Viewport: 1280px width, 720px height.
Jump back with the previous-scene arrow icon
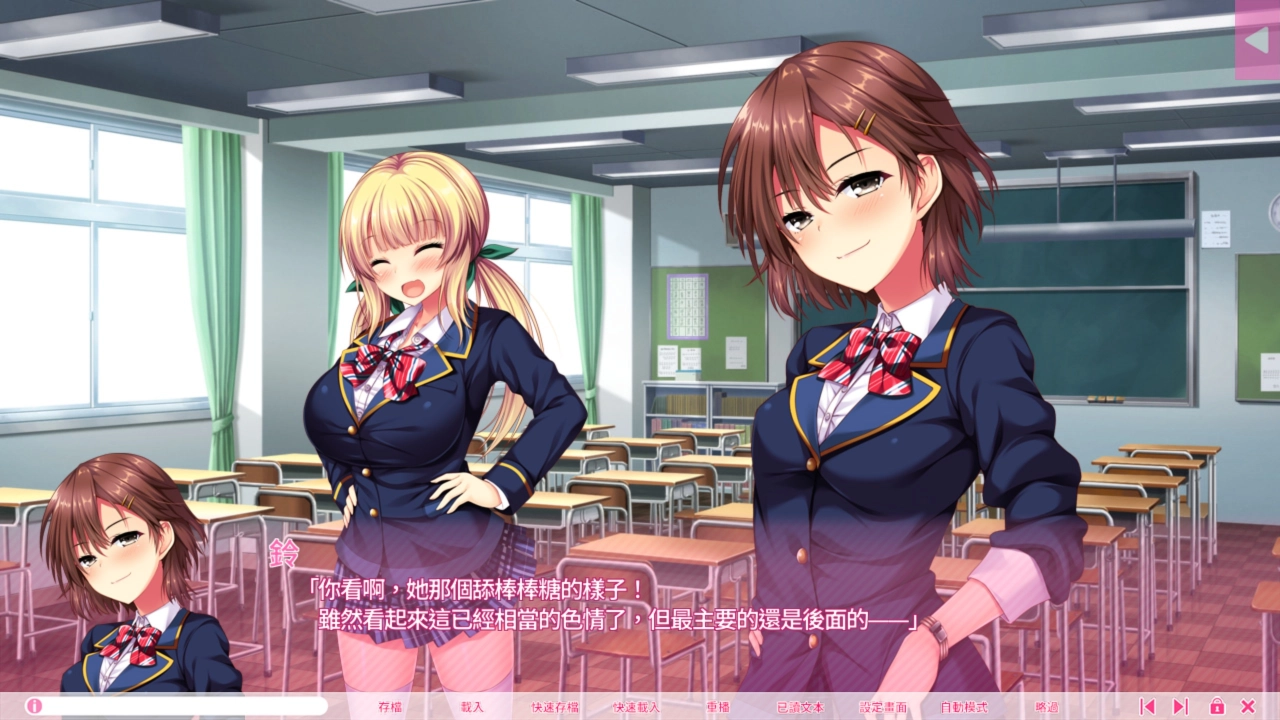point(1147,706)
